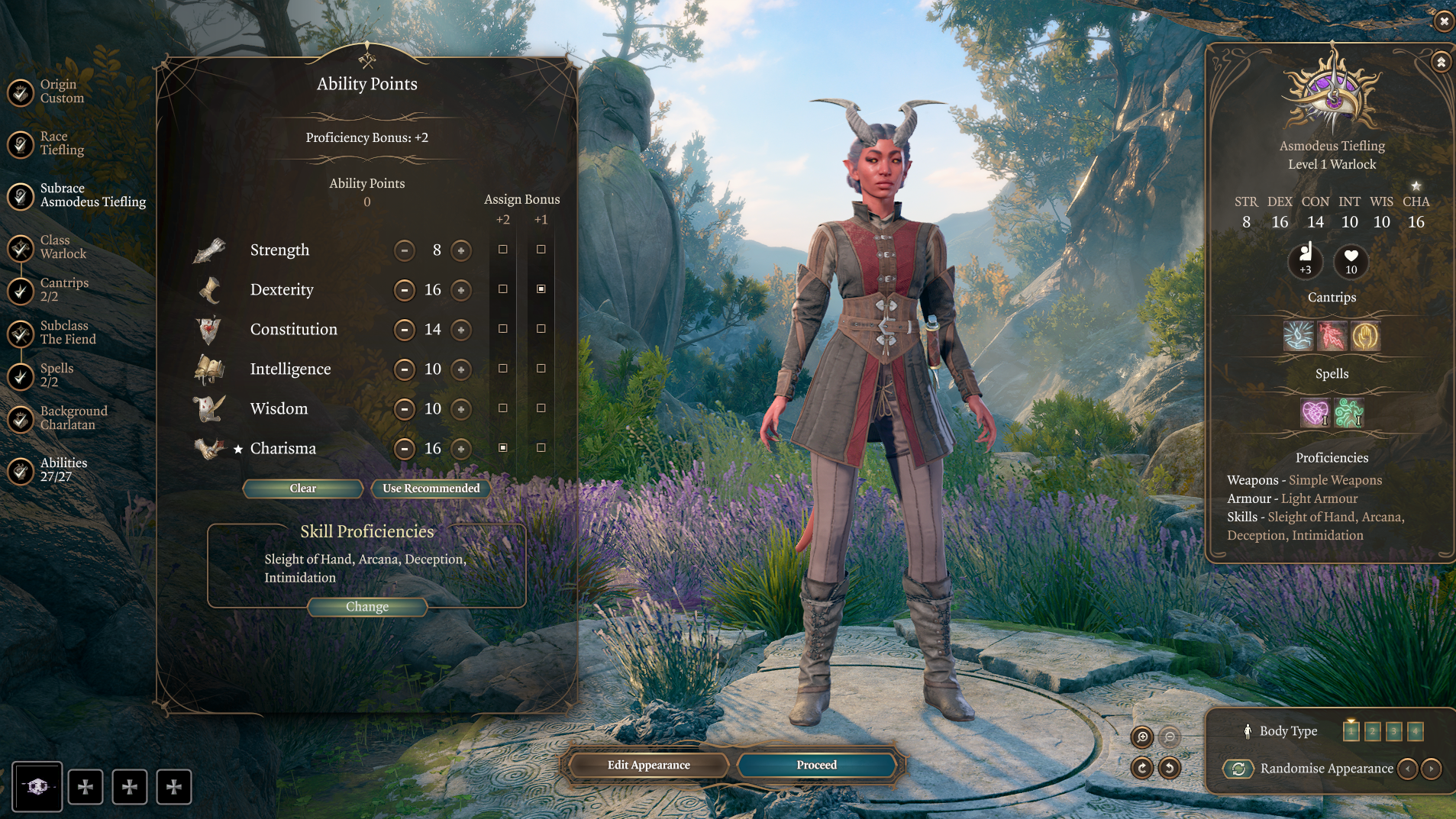
Task: Collapse the character summary panel with the chevron
Action: coord(1440,61)
